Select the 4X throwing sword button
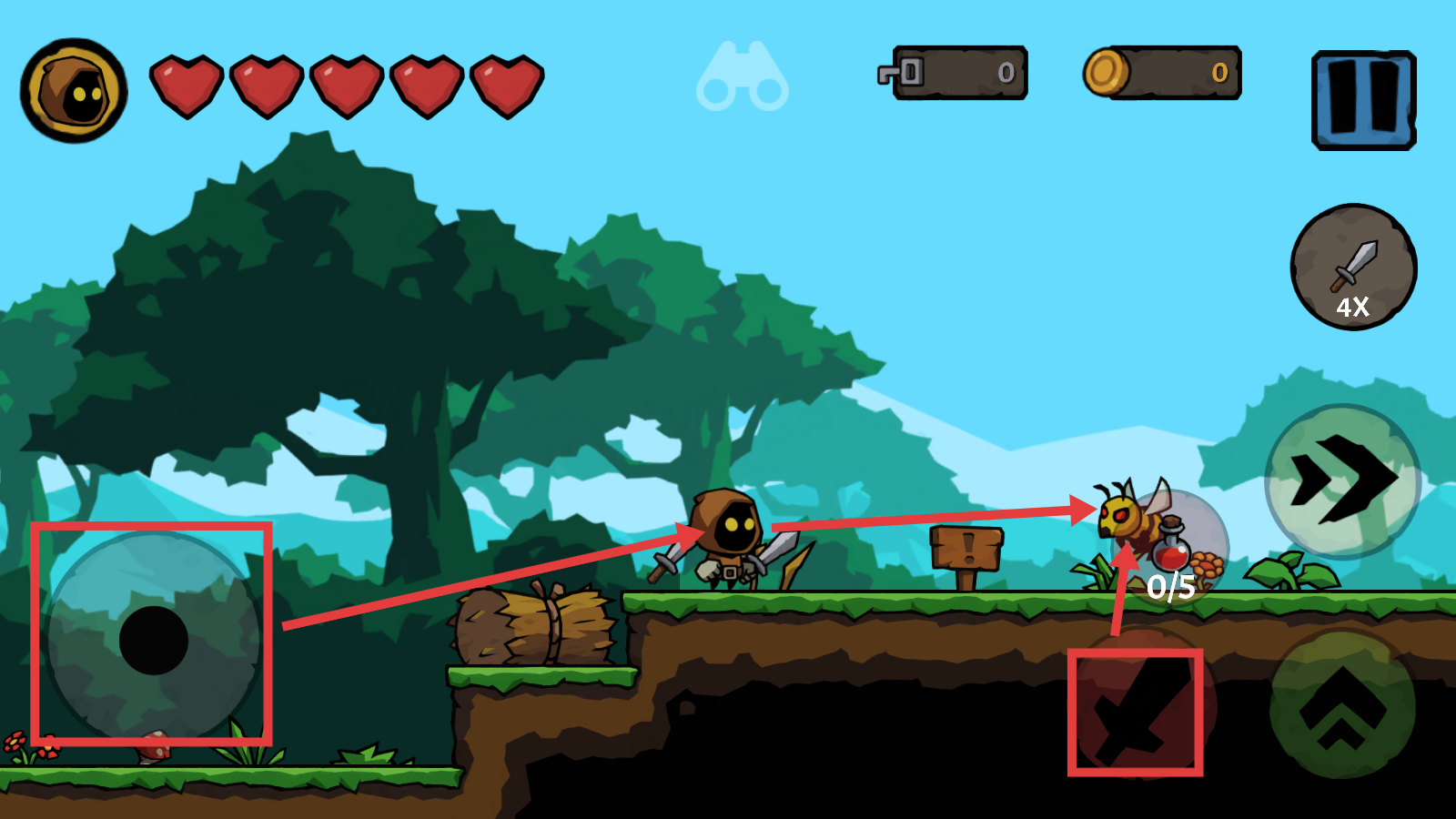1456x819 pixels. click(1353, 268)
